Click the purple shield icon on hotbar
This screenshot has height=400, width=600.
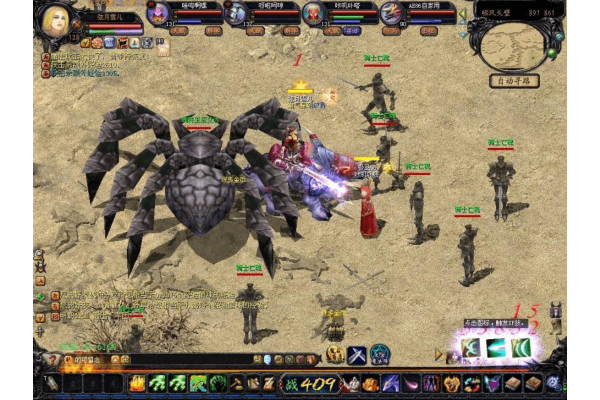[491, 383]
